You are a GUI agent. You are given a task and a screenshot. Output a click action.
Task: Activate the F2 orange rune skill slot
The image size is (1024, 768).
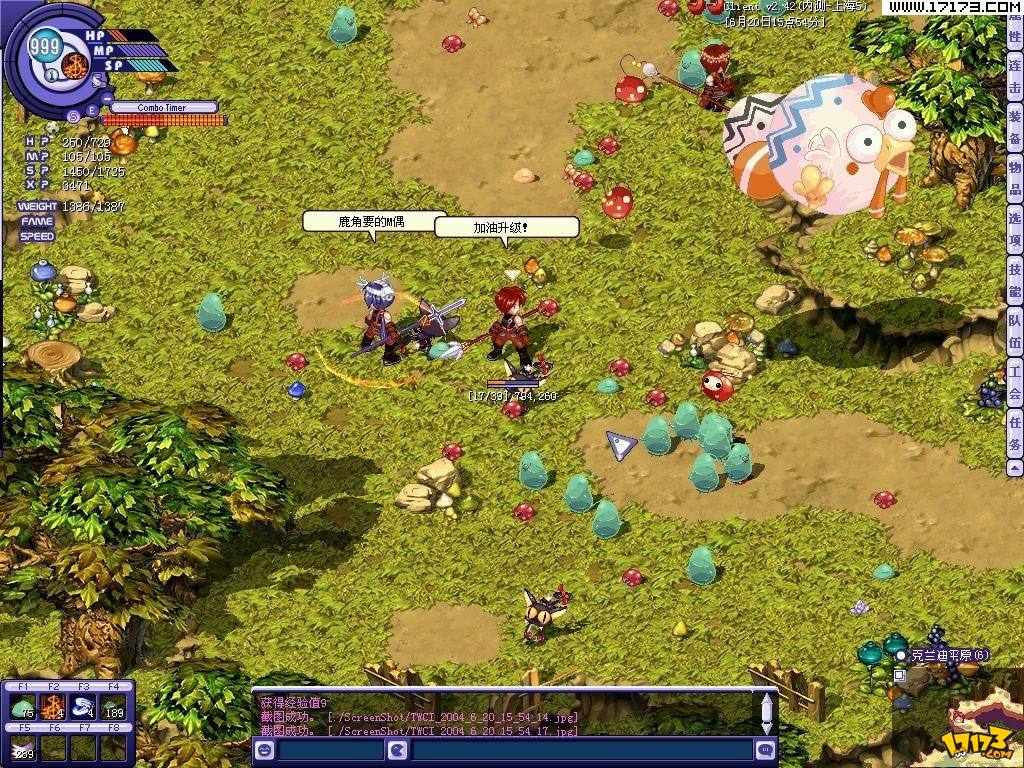coord(53,707)
